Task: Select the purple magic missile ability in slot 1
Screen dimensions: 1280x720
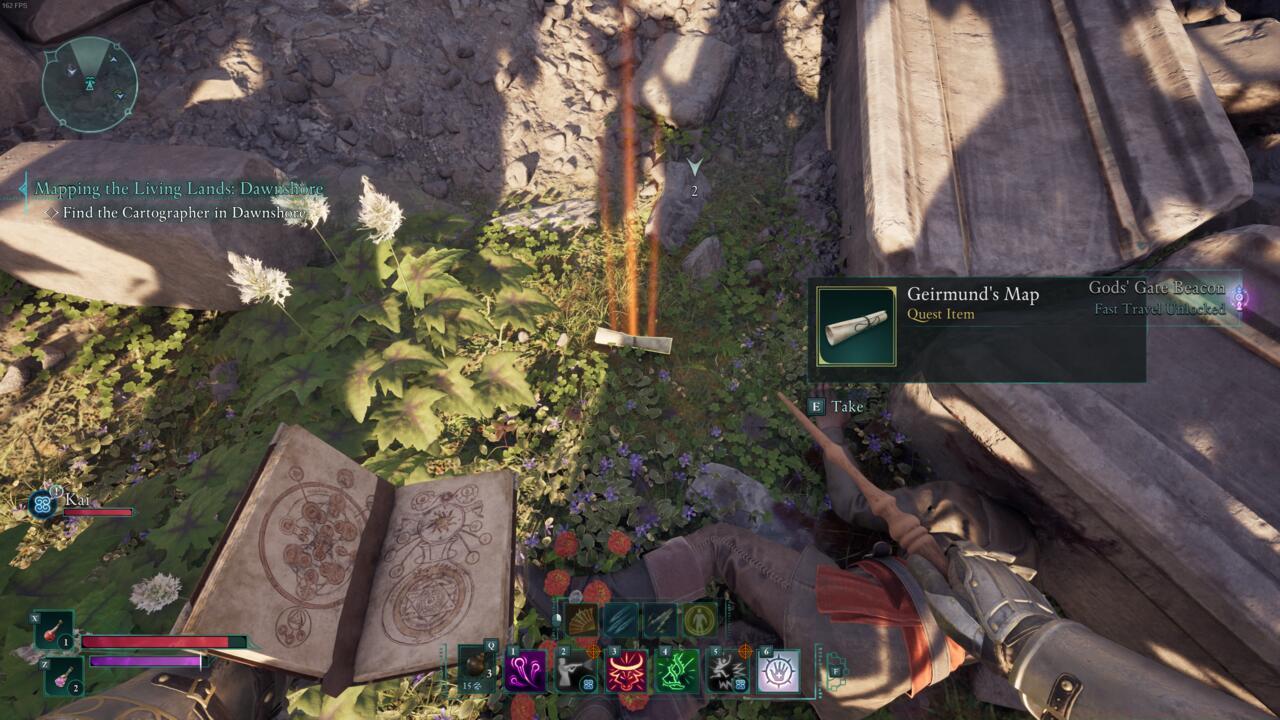Action: pyautogui.click(x=523, y=670)
